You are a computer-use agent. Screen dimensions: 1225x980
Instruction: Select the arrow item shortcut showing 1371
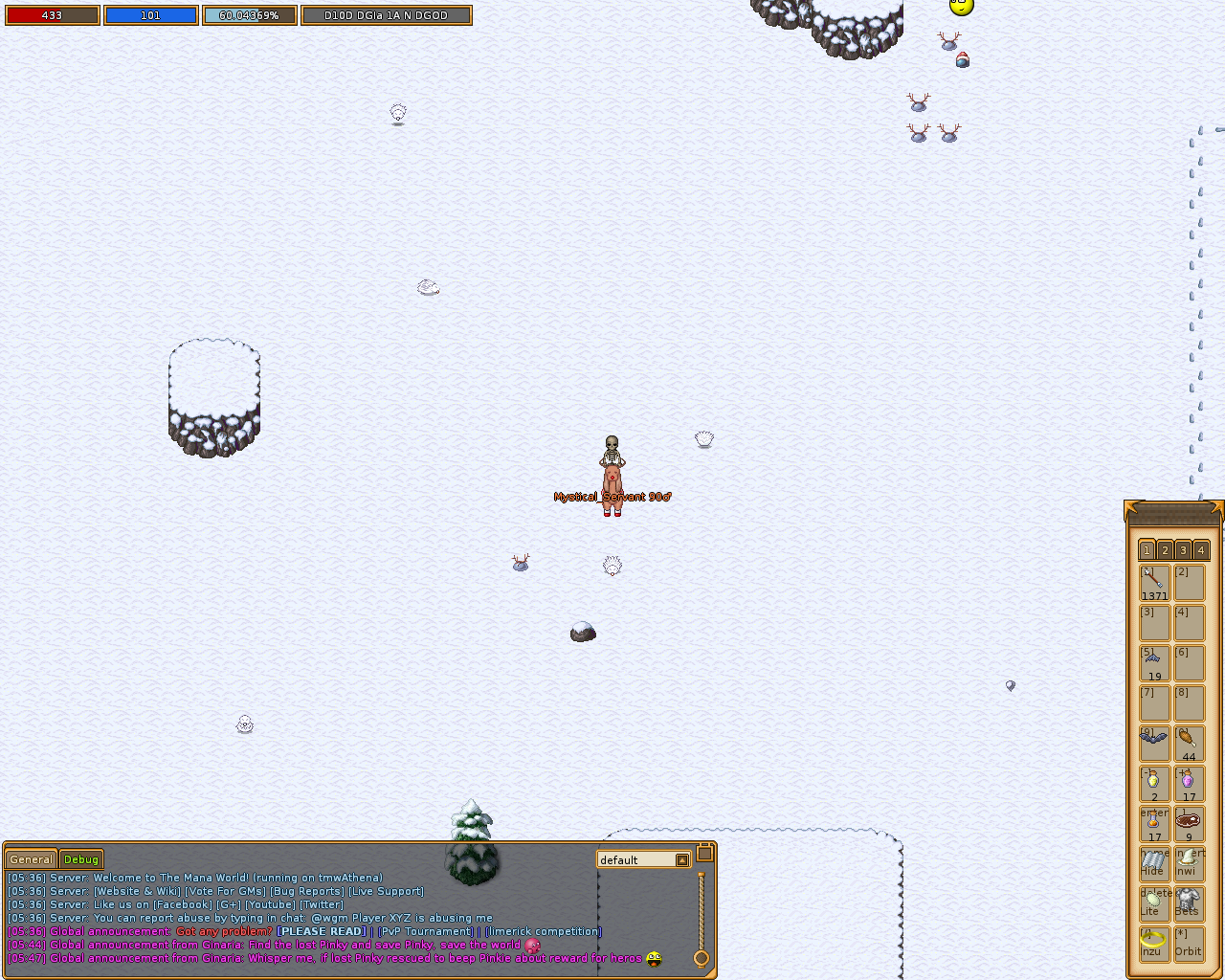[1154, 582]
